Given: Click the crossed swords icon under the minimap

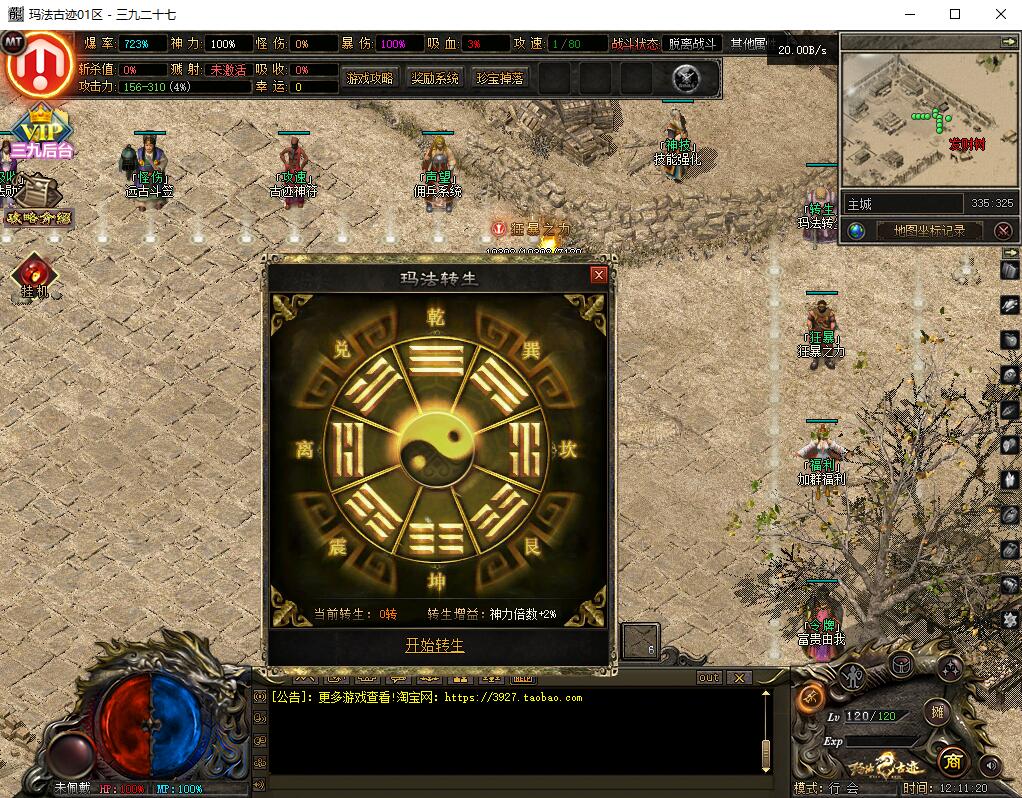Looking at the screenshot, I should tap(1004, 231).
